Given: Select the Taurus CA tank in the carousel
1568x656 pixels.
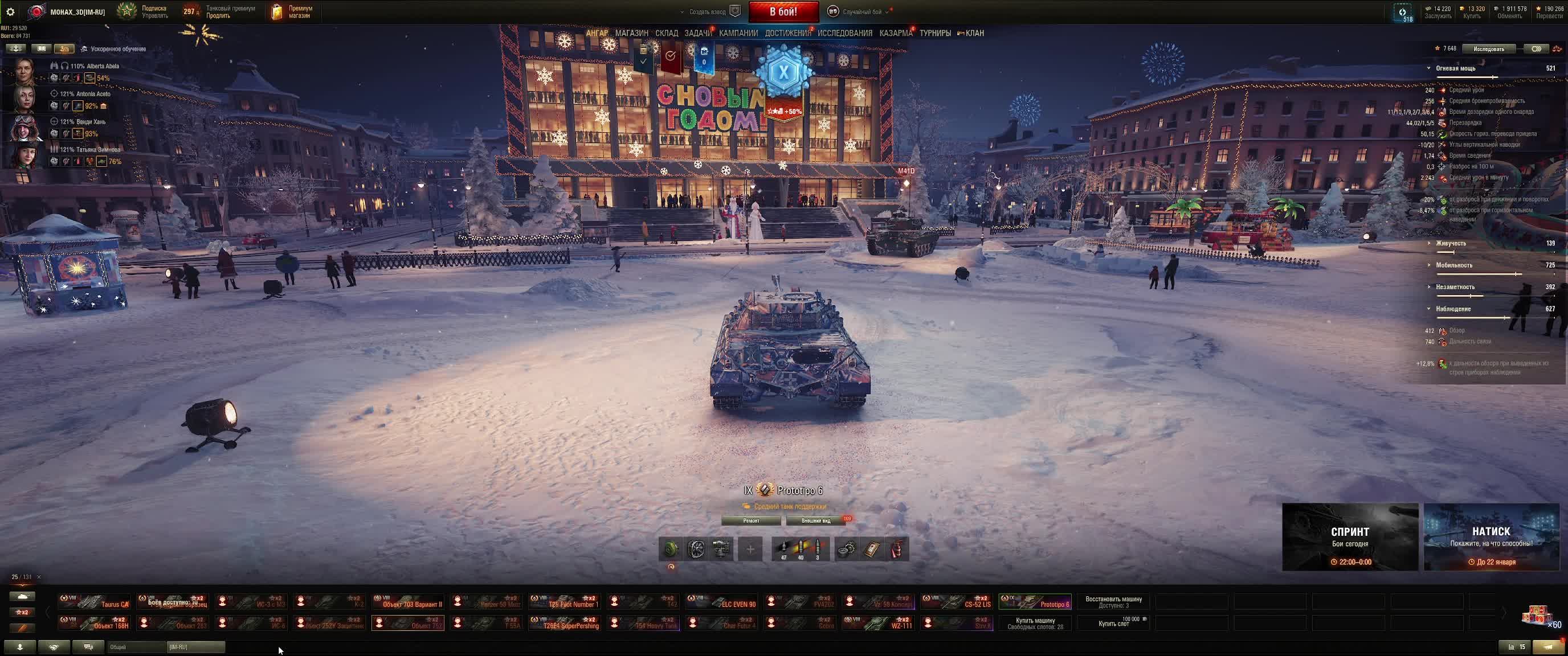Looking at the screenshot, I should (x=95, y=602).
